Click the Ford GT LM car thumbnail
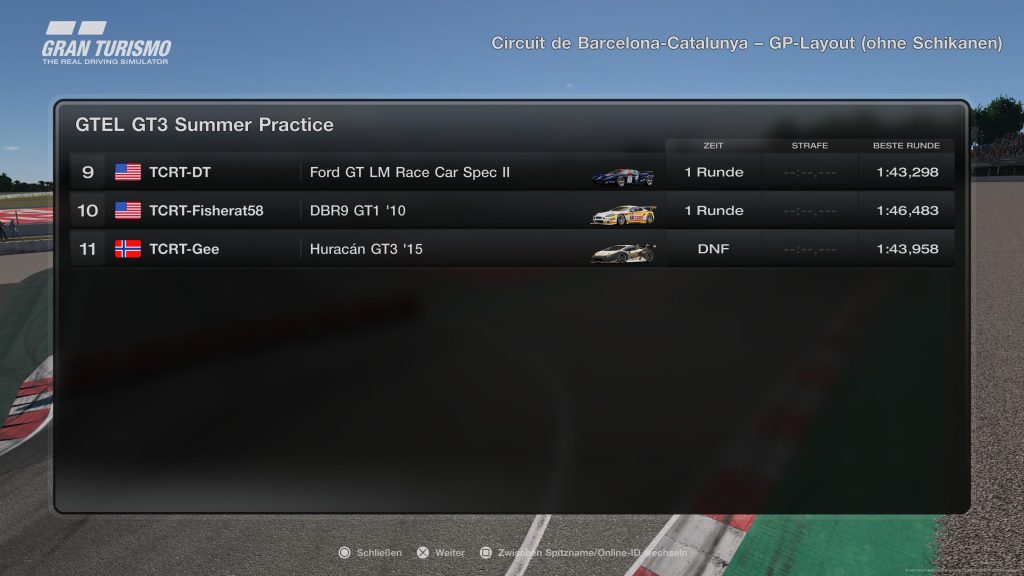The image size is (1024, 576). (623, 176)
